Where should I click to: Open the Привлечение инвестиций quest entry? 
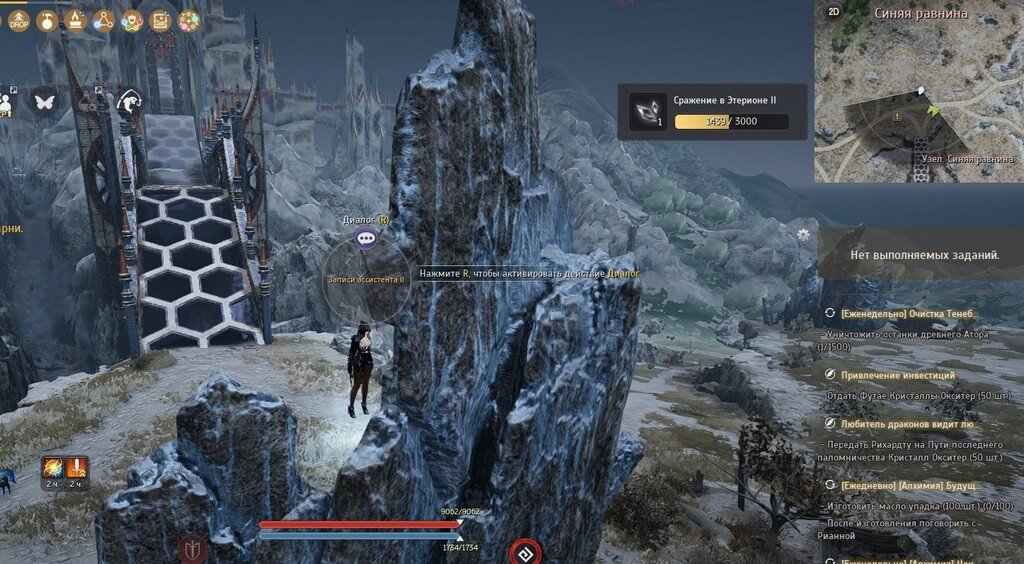coord(897,375)
